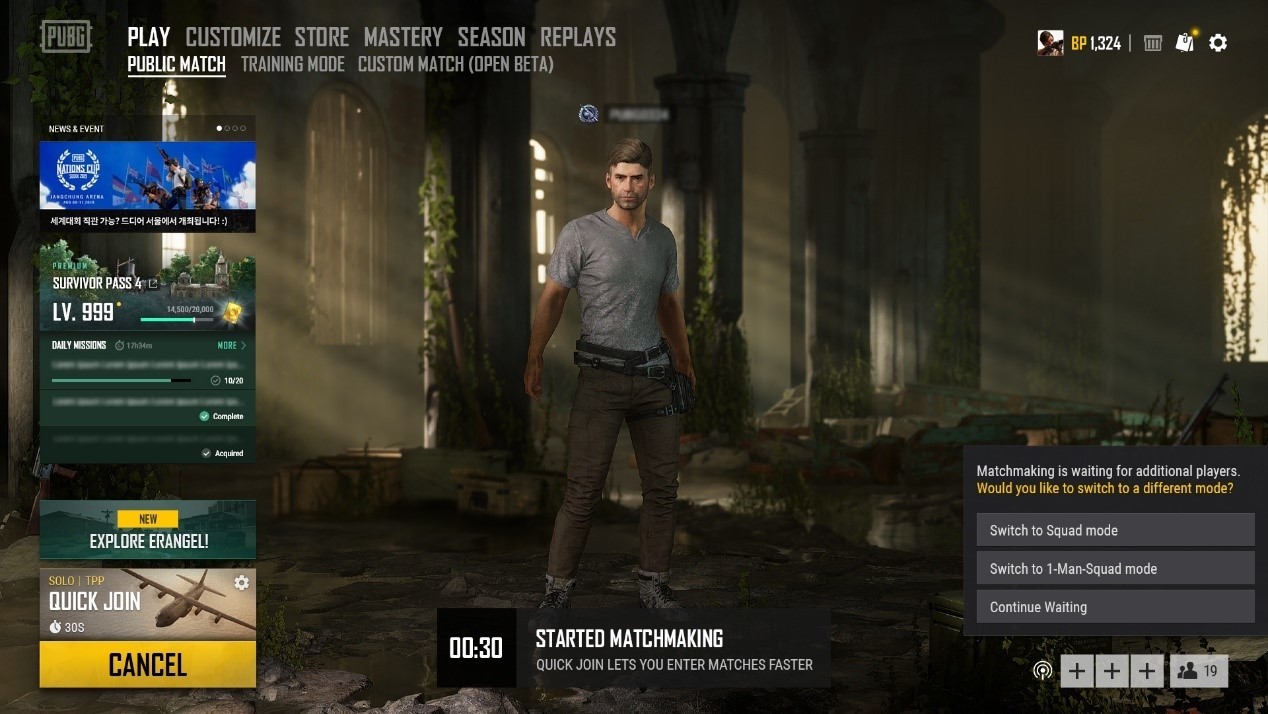Open the MASTERY menu
The width and height of the screenshot is (1268, 714).
(x=403, y=38)
